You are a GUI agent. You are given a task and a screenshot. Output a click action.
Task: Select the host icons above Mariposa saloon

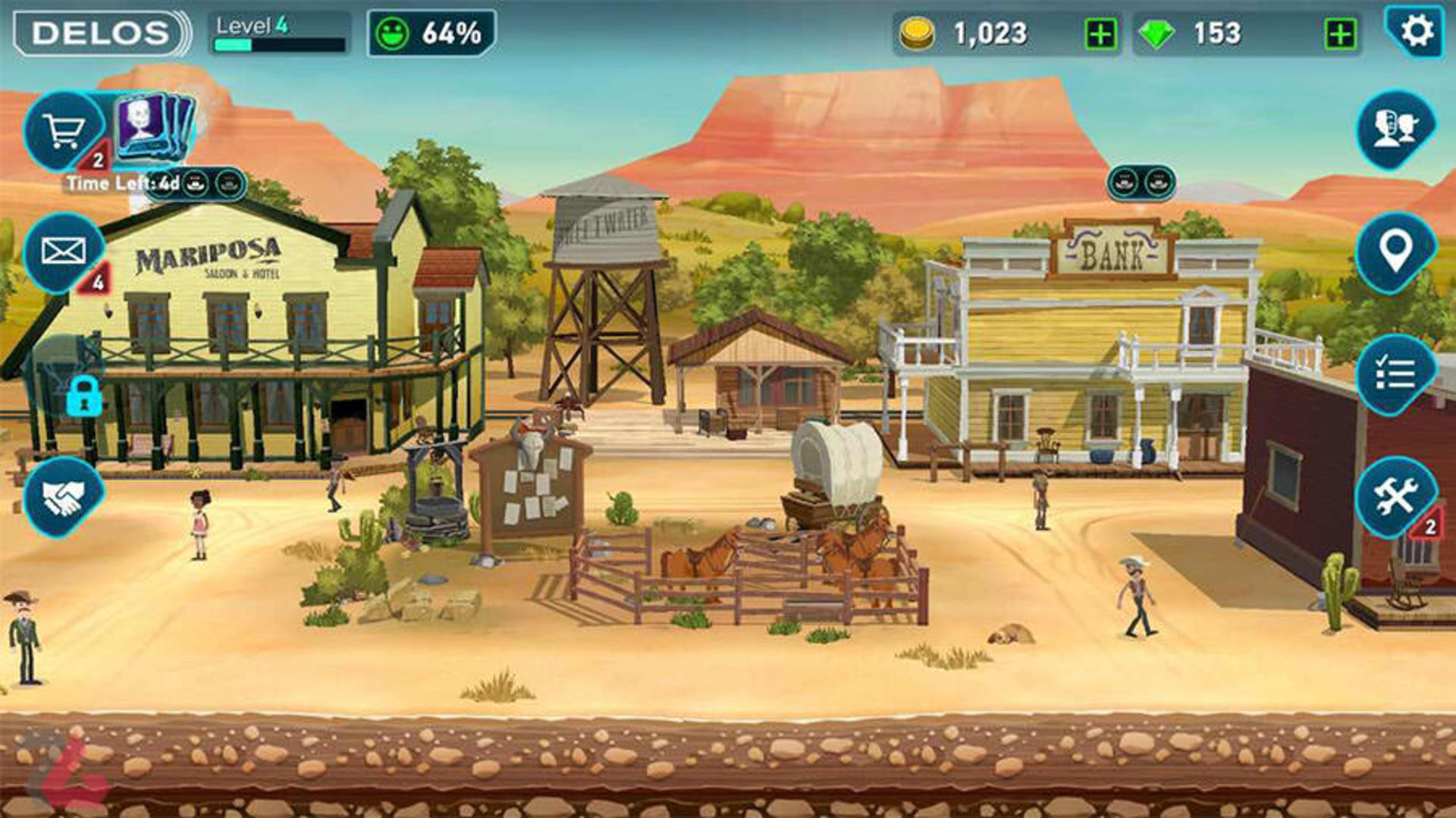pyautogui.click(x=213, y=183)
